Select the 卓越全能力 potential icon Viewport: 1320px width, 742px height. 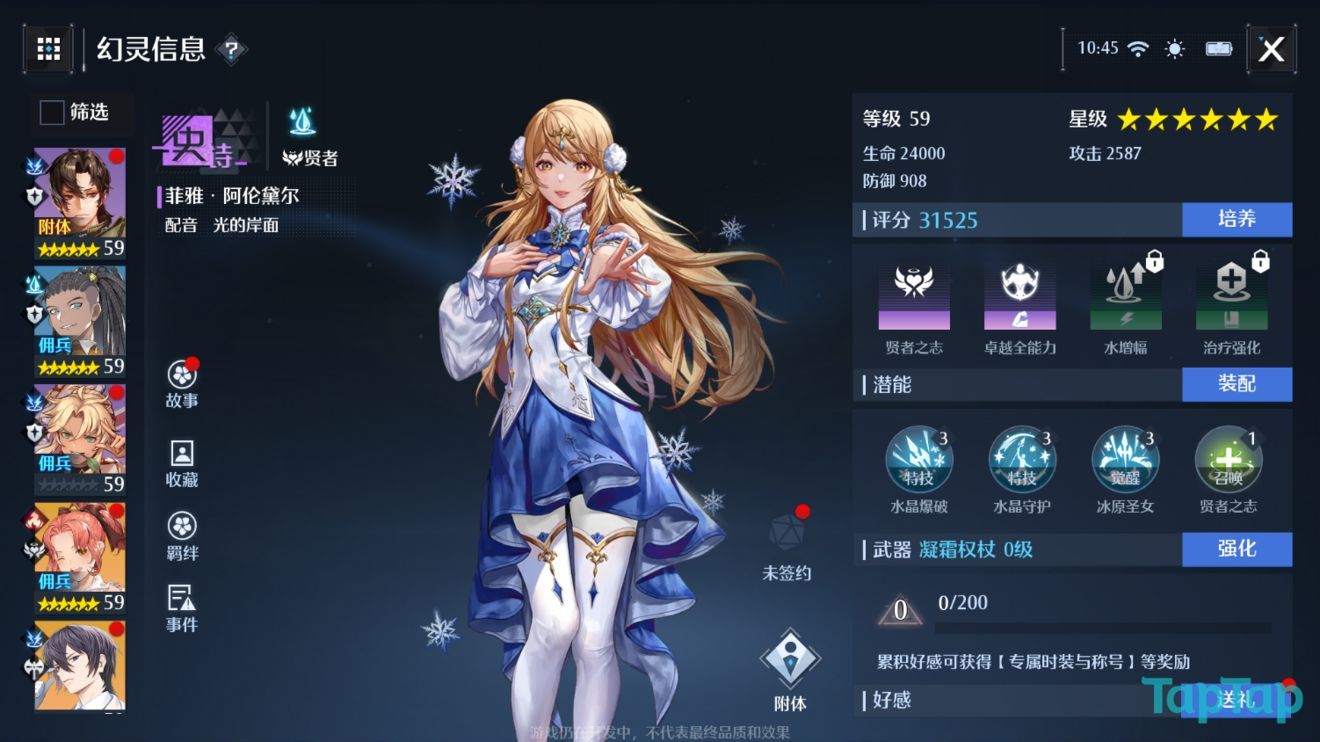click(1019, 295)
